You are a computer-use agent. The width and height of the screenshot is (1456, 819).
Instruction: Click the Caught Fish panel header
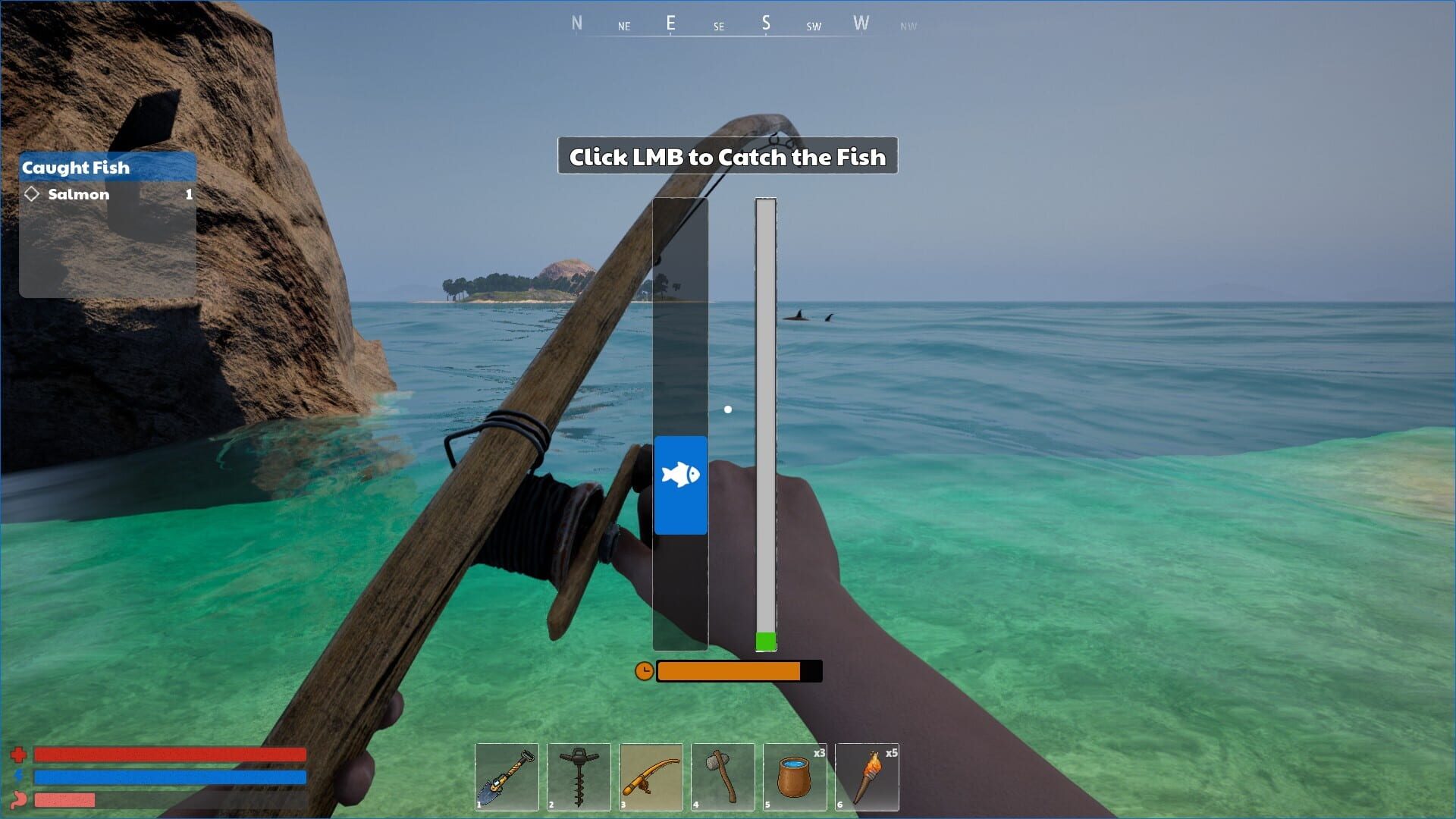pos(107,168)
